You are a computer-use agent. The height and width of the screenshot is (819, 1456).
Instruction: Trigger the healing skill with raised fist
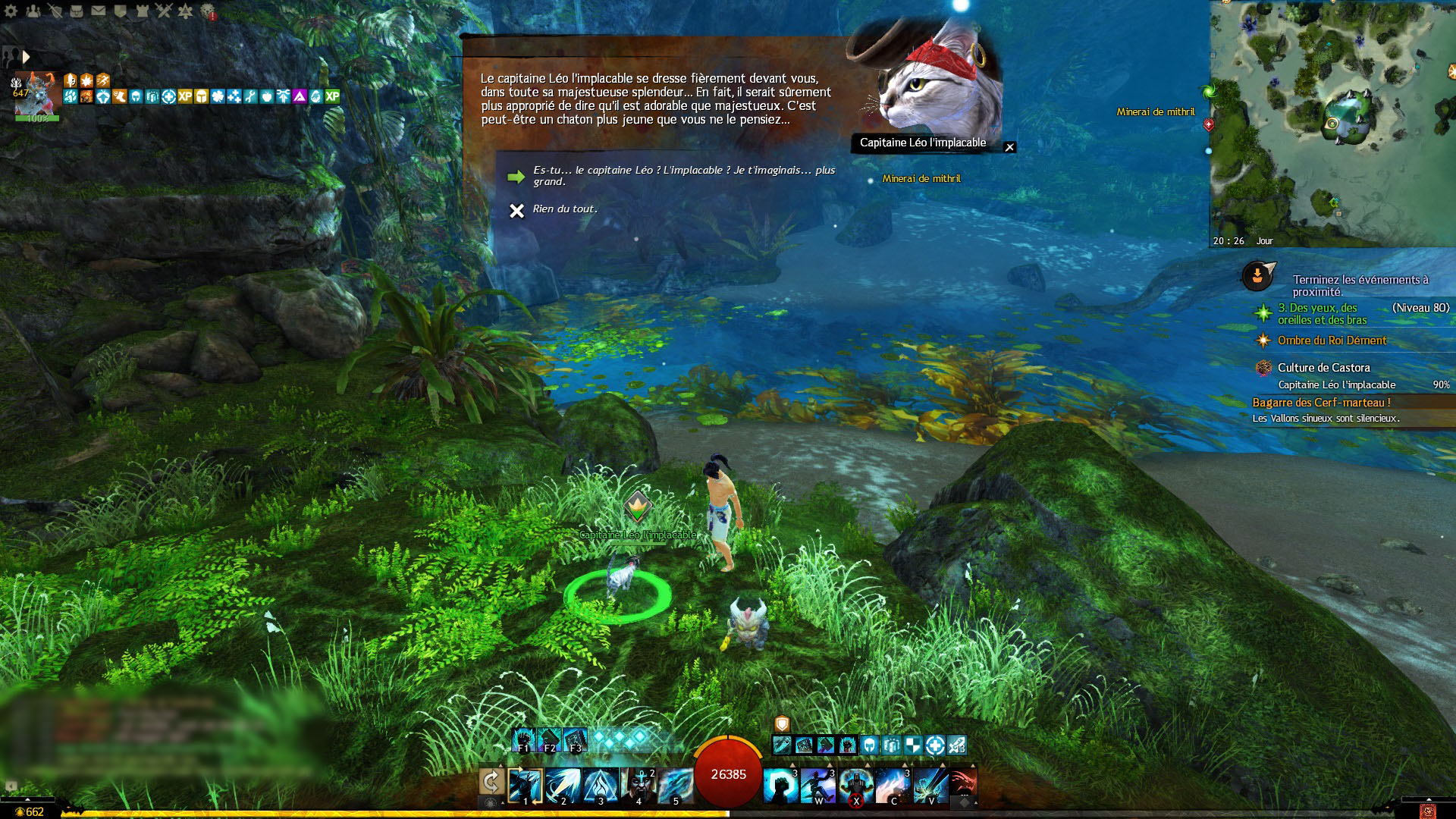click(x=781, y=786)
